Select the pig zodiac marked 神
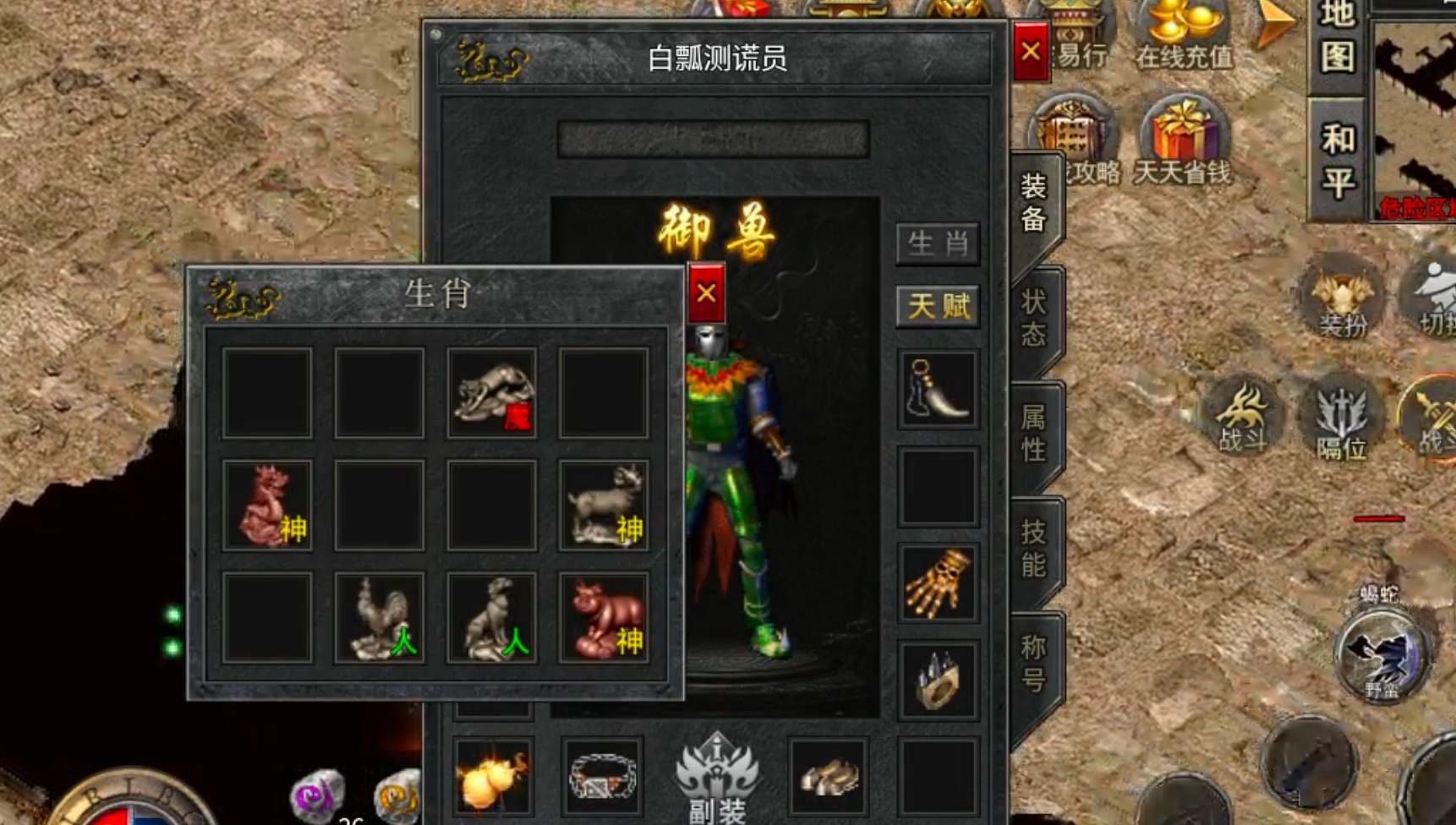Image resolution: width=1456 pixels, height=825 pixels. (x=603, y=615)
